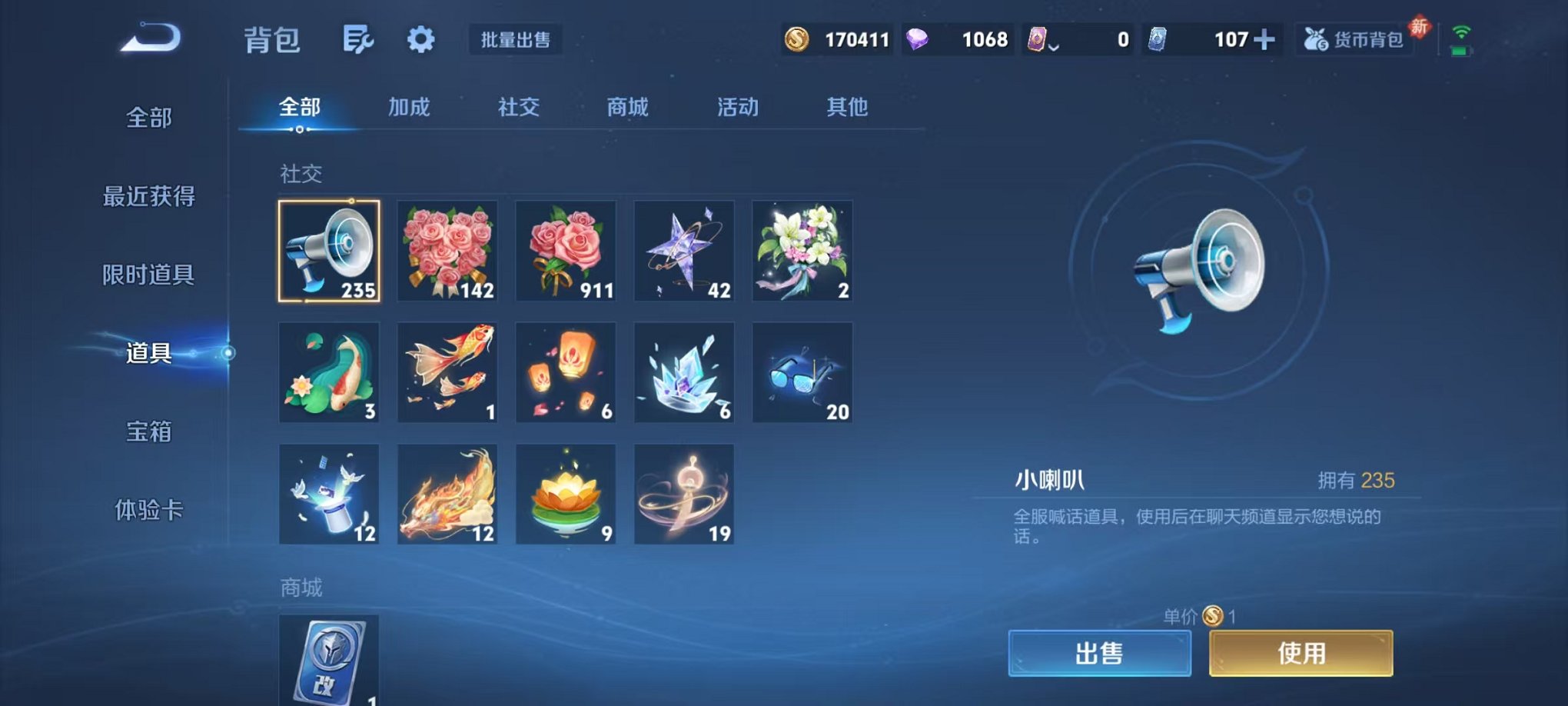This screenshot has height=706, width=1568.
Task: Switch to the 商城 tab
Action: pyautogui.click(x=626, y=108)
